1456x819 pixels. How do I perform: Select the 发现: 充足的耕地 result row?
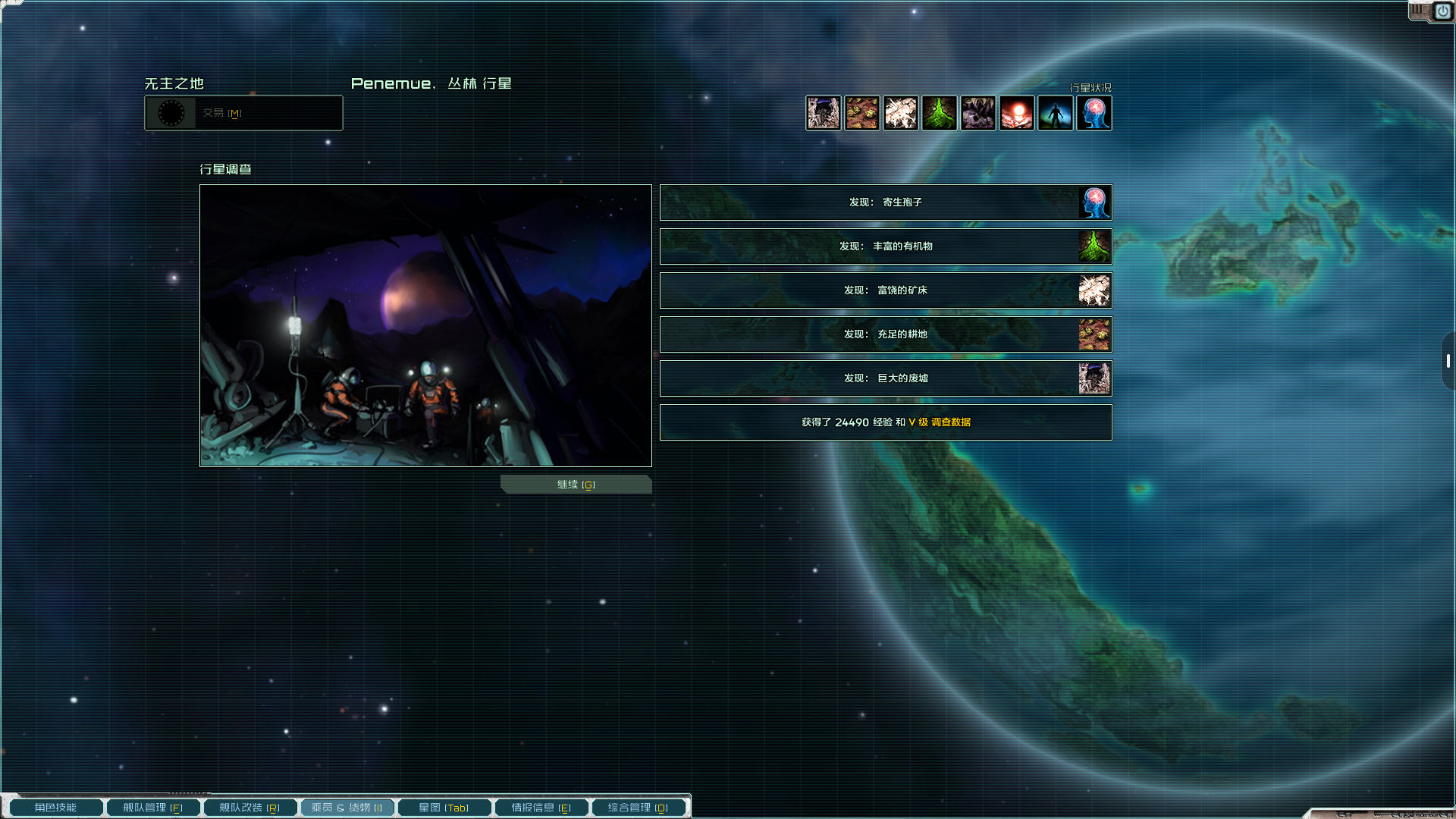[x=885, y=334]
